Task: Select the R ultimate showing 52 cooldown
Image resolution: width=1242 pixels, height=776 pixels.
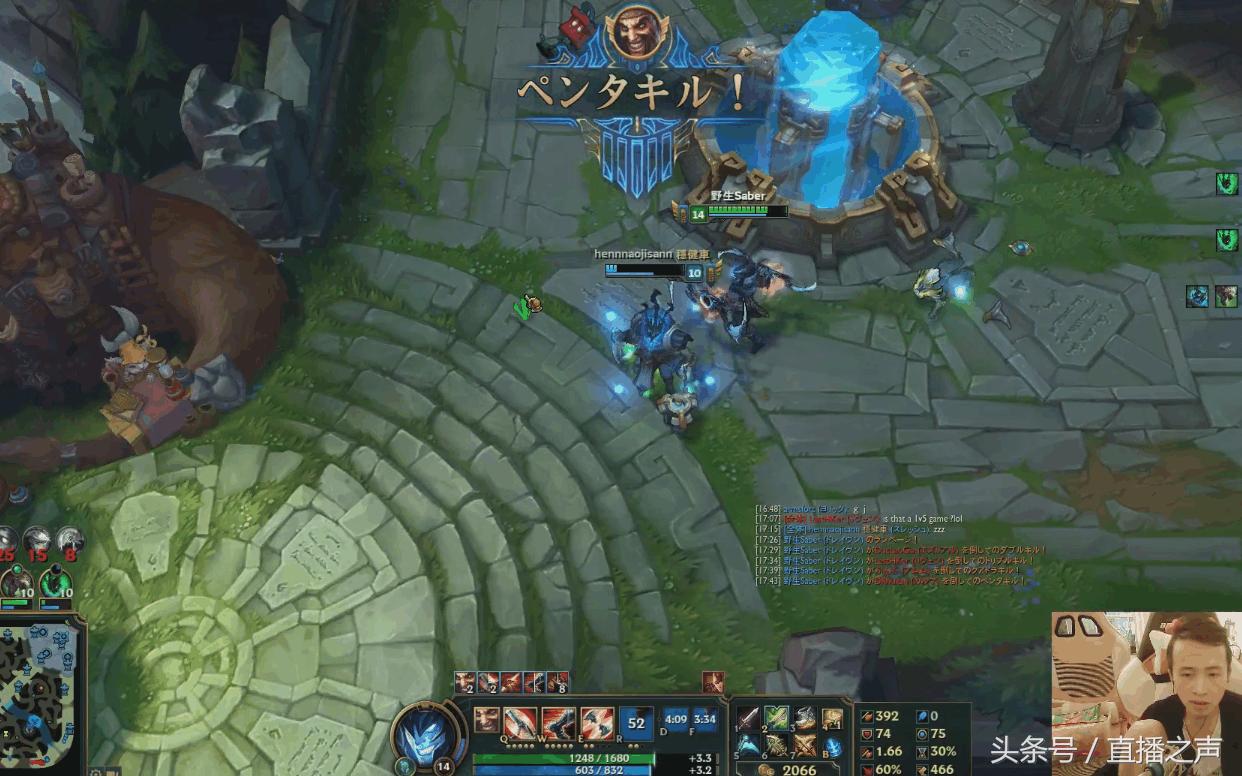Action: (635, 721)
